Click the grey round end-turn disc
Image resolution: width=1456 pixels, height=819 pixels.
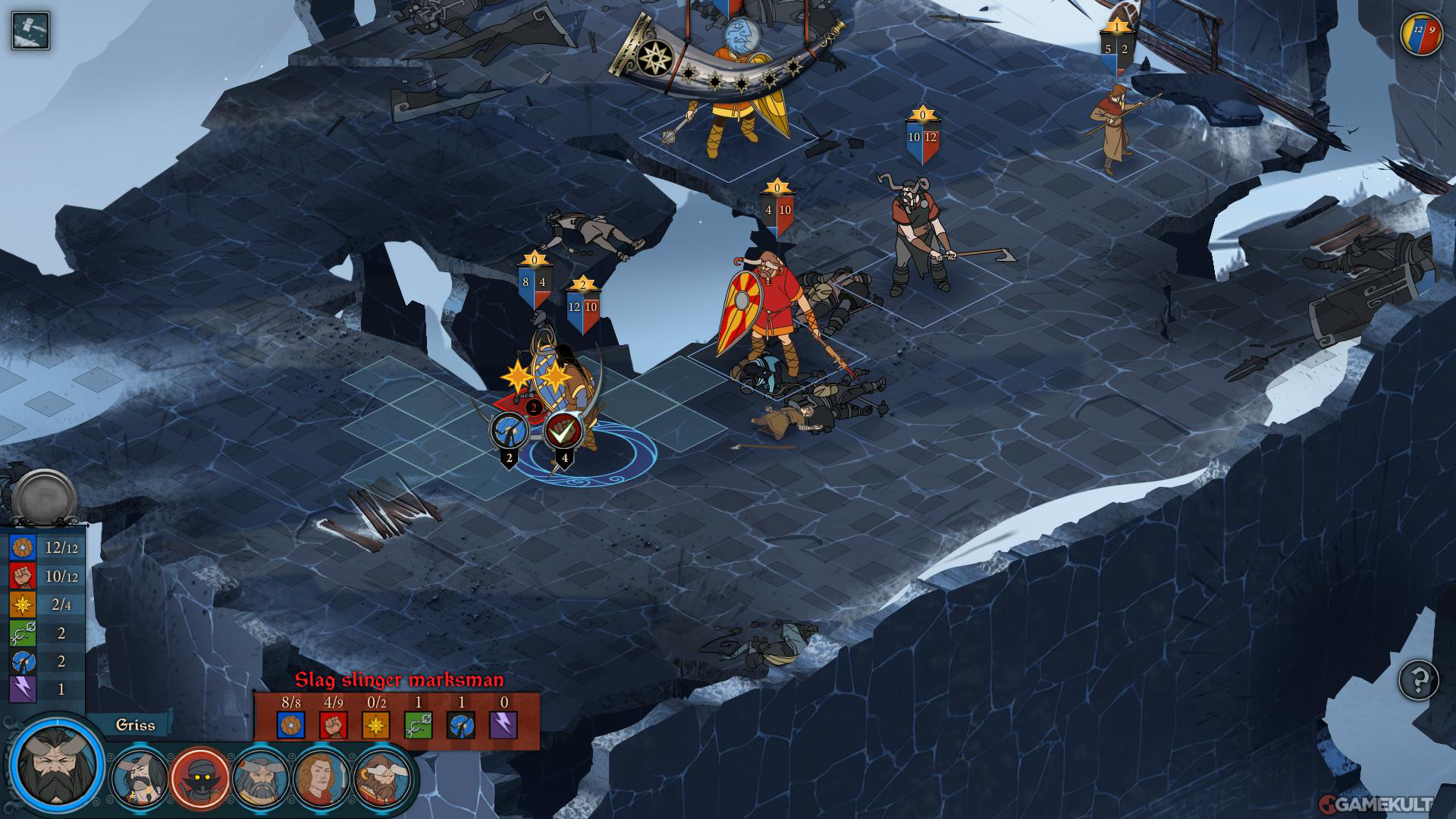[x=45, y=497]
